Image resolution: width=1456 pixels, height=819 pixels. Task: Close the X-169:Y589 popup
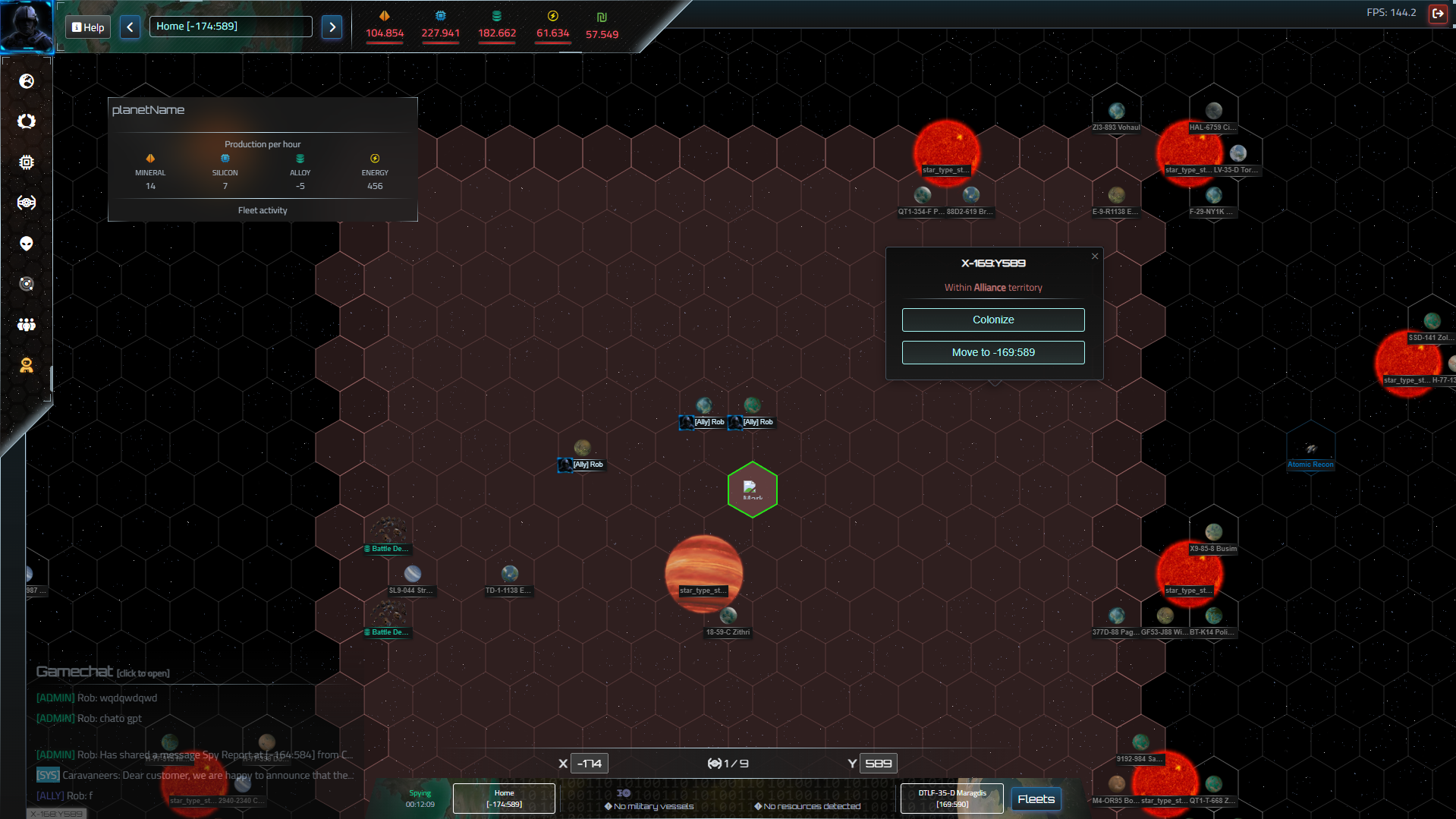1094,257
